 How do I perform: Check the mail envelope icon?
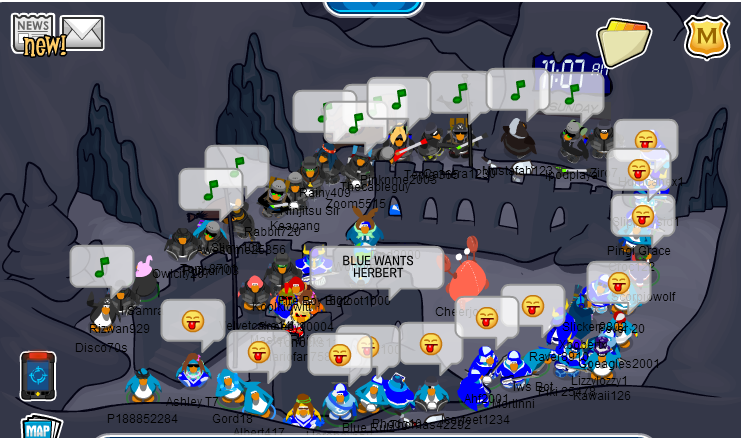83,32
